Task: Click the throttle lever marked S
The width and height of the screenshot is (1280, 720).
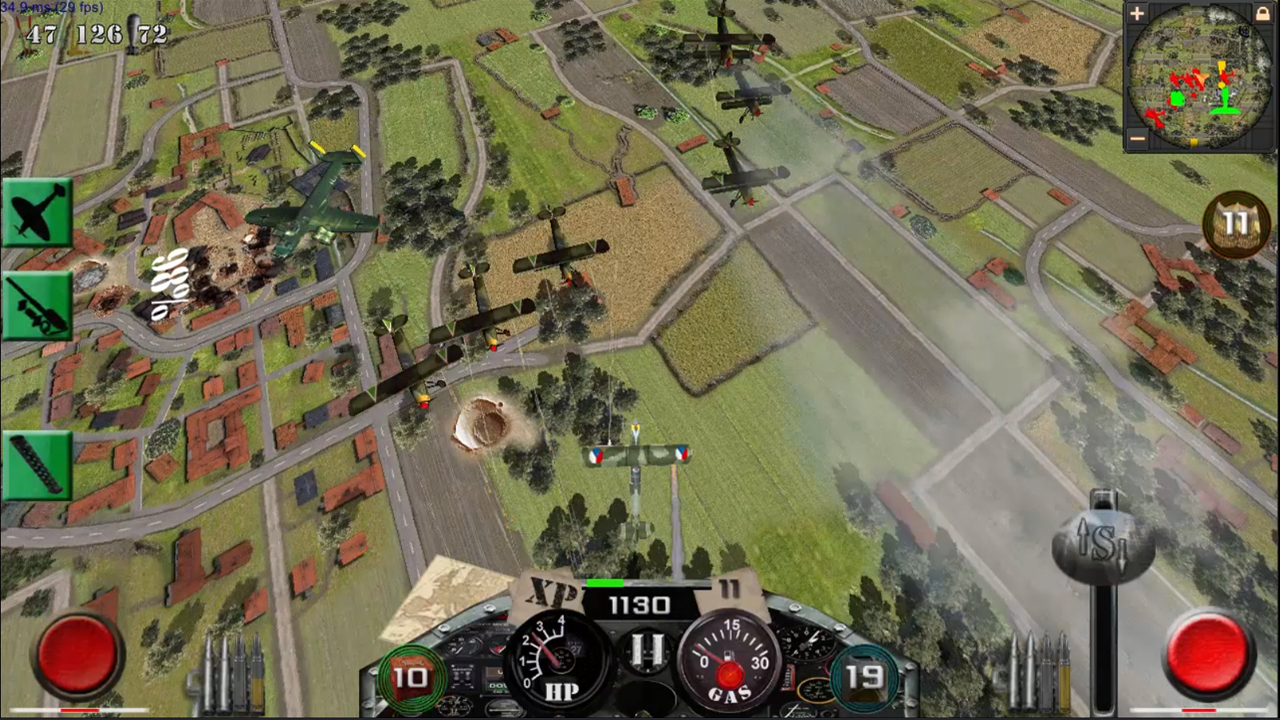Action: [1105, 545]
